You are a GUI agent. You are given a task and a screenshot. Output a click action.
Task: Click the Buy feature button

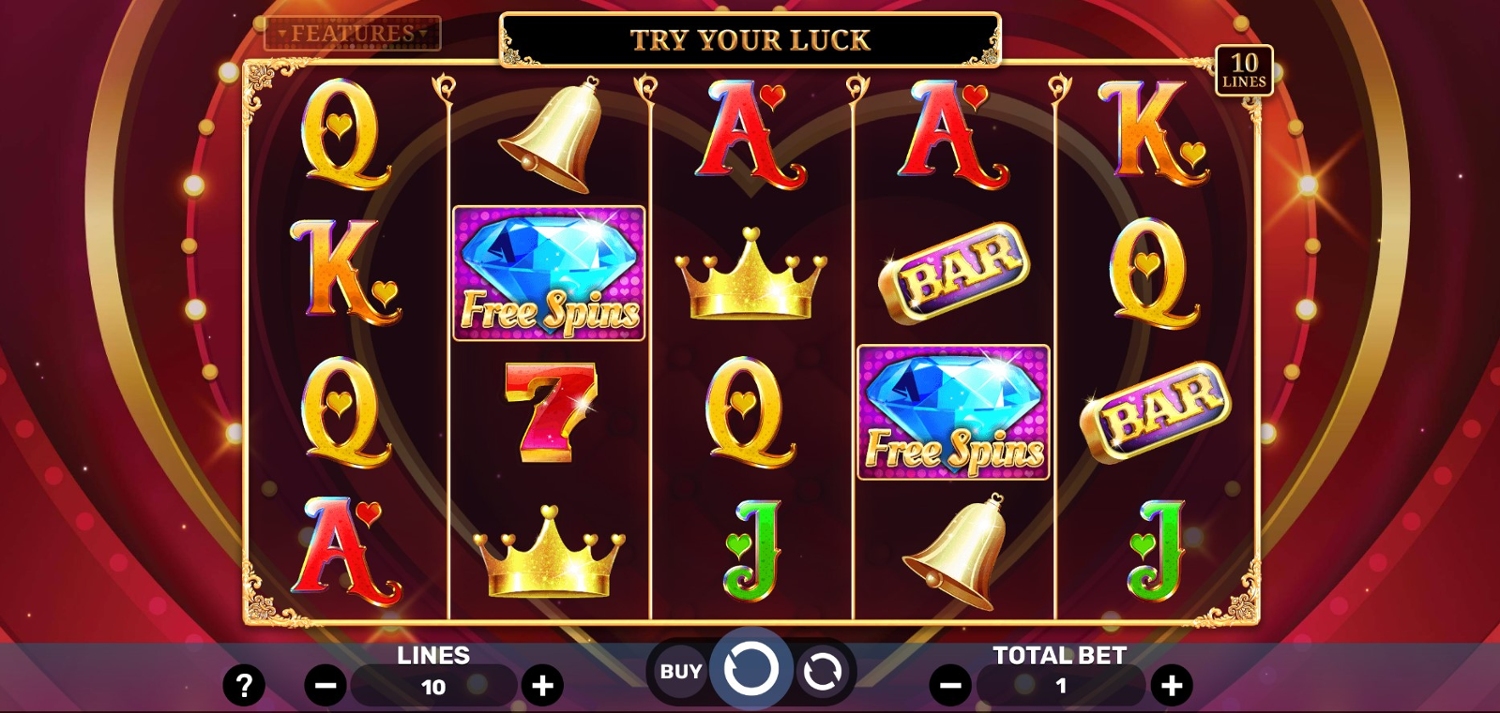click(x=680, y=672)
